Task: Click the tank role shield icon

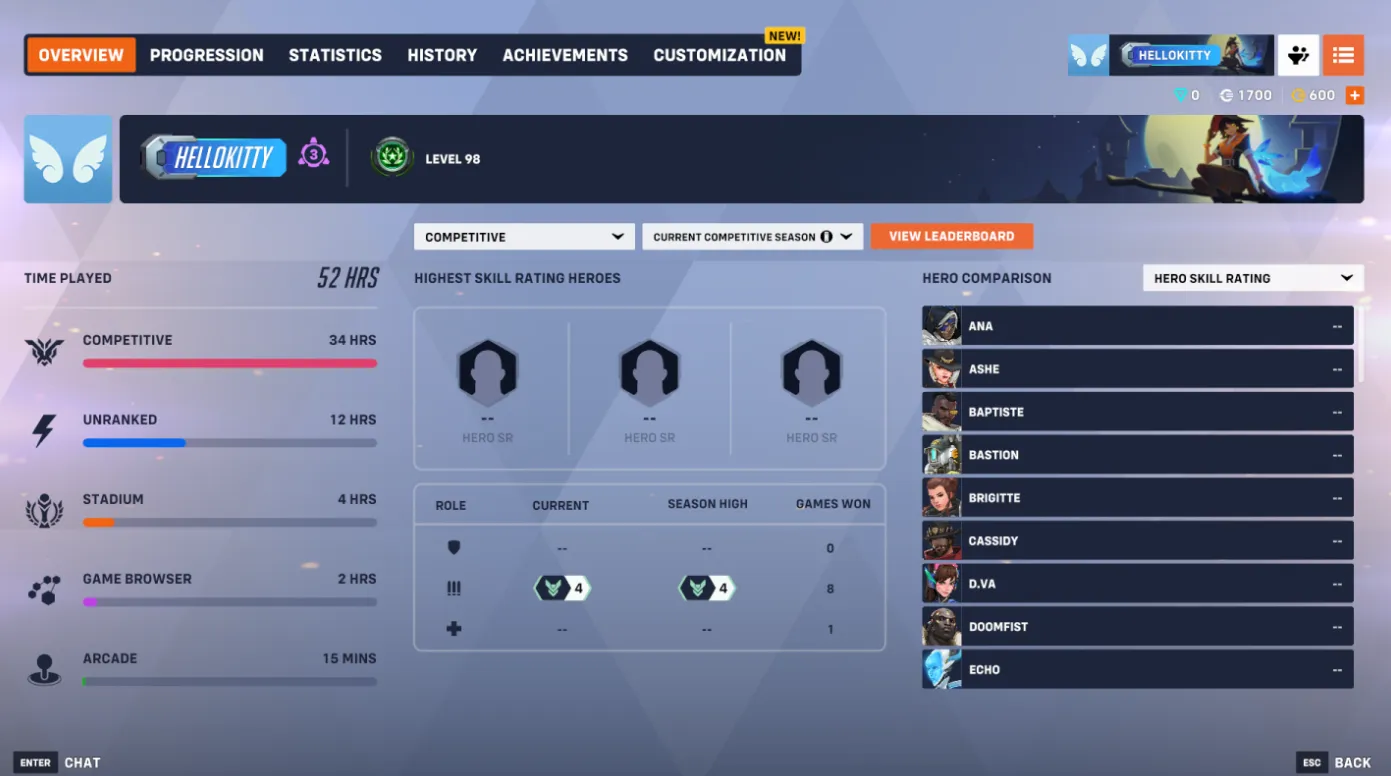Action: click(x=454, y=547)
